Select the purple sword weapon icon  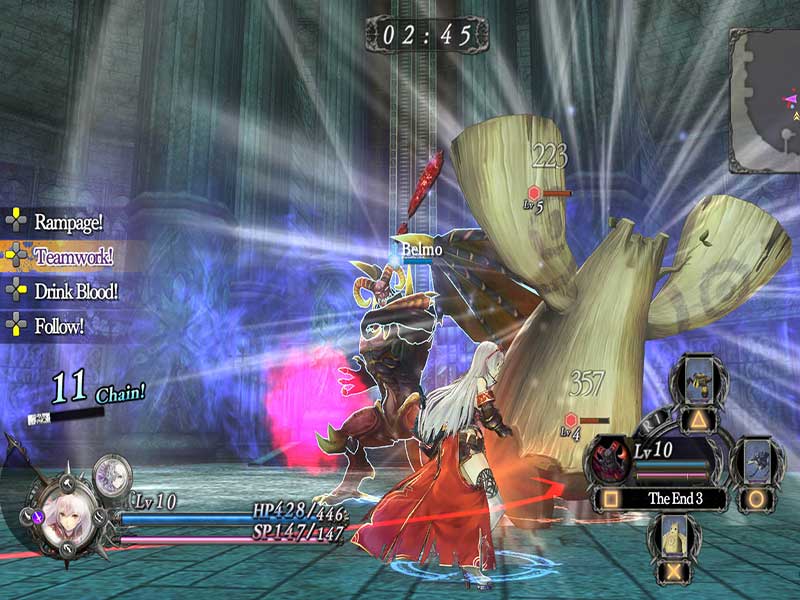pos(37,519)
